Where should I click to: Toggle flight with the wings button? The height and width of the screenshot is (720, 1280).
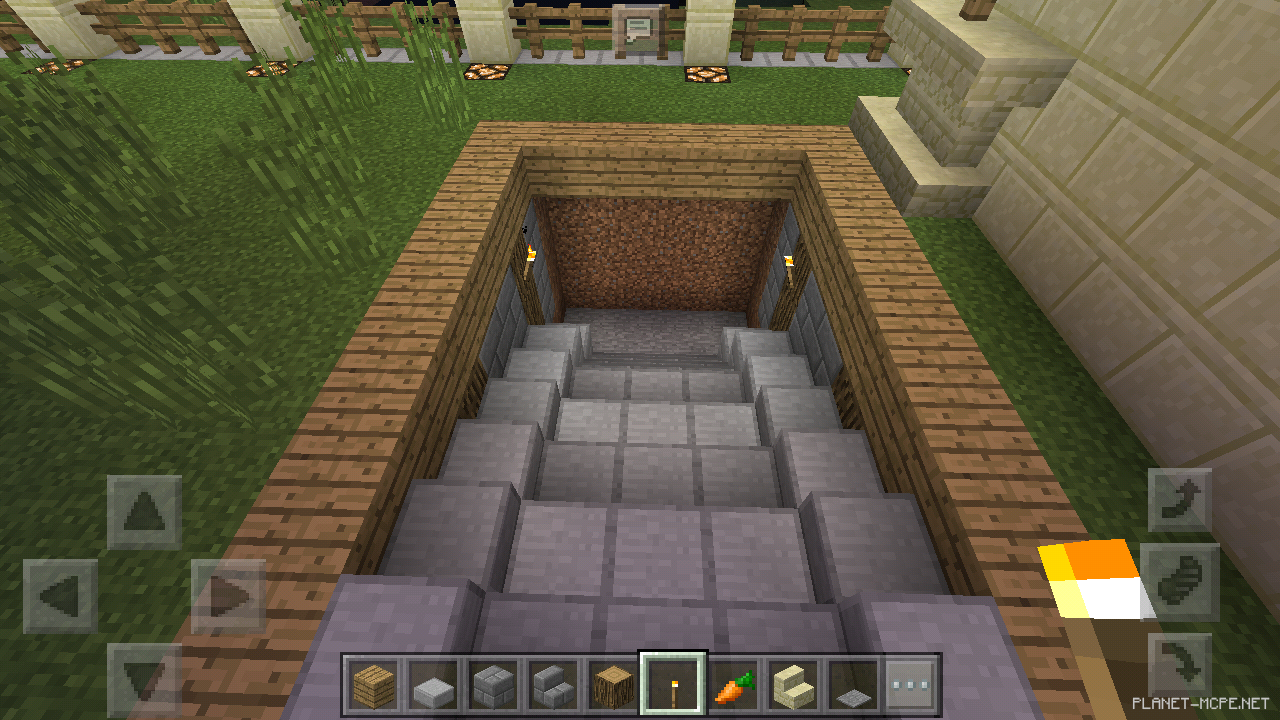(x=1183, y=578)
